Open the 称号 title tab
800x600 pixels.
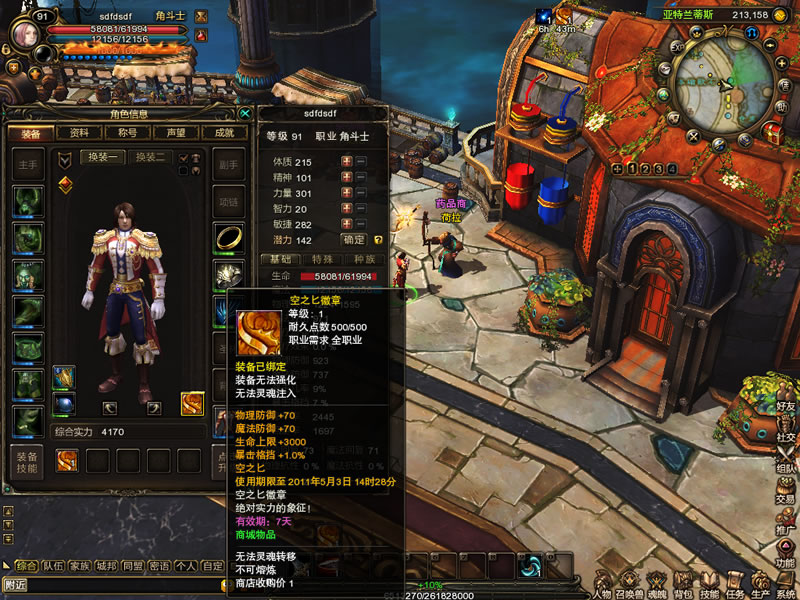pos(127,133)
